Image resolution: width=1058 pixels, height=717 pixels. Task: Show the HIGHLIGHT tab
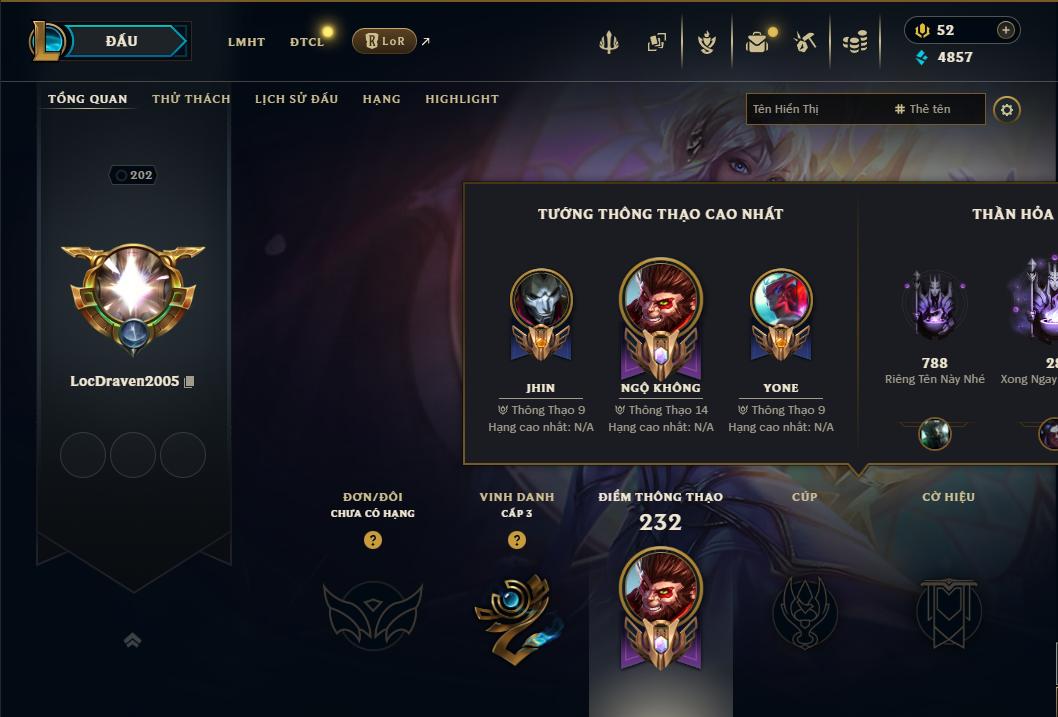click(x=461, y=99)
